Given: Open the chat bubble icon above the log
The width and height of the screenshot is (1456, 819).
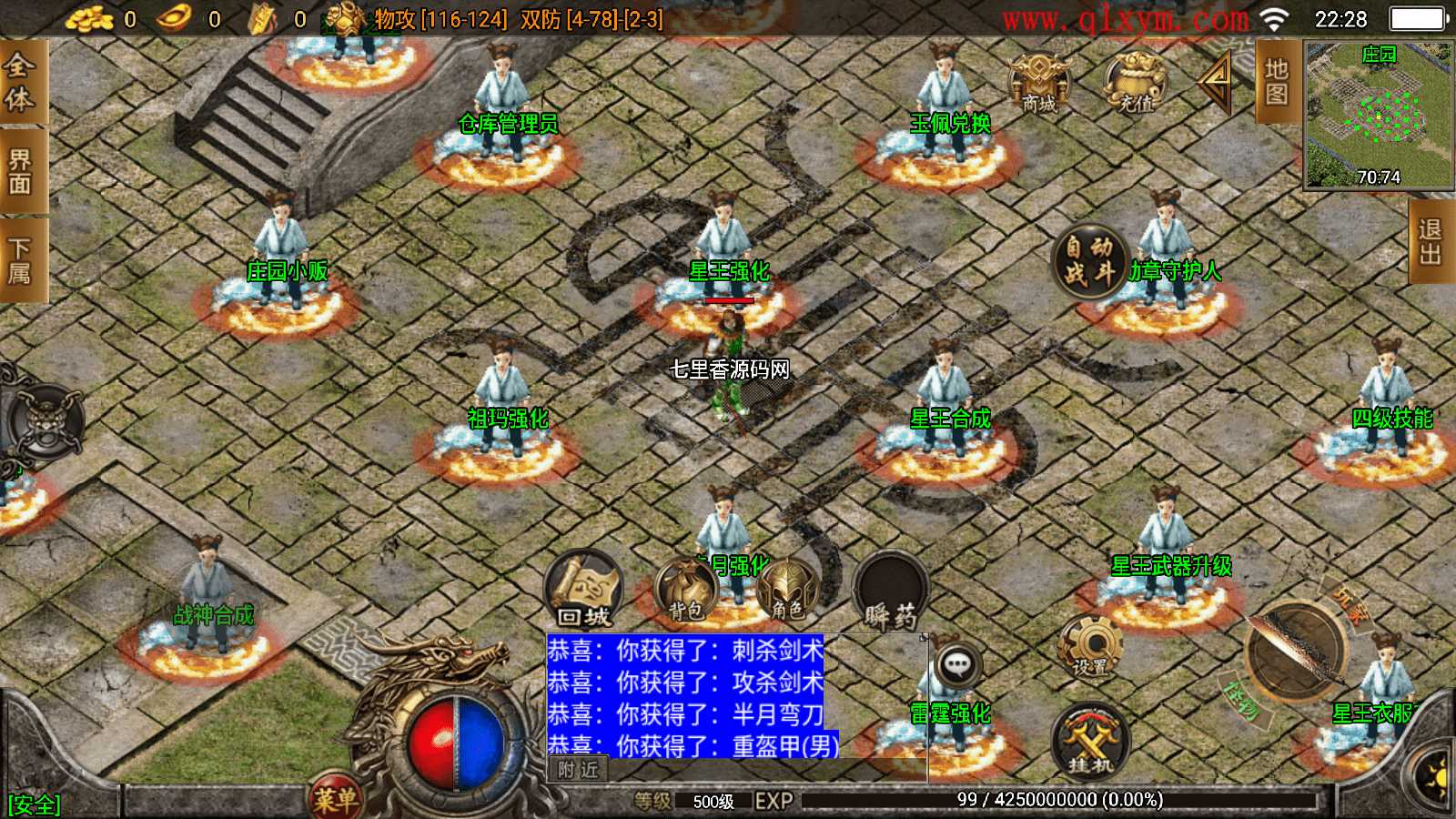Looking at the screenshot, I should [956, 664].
